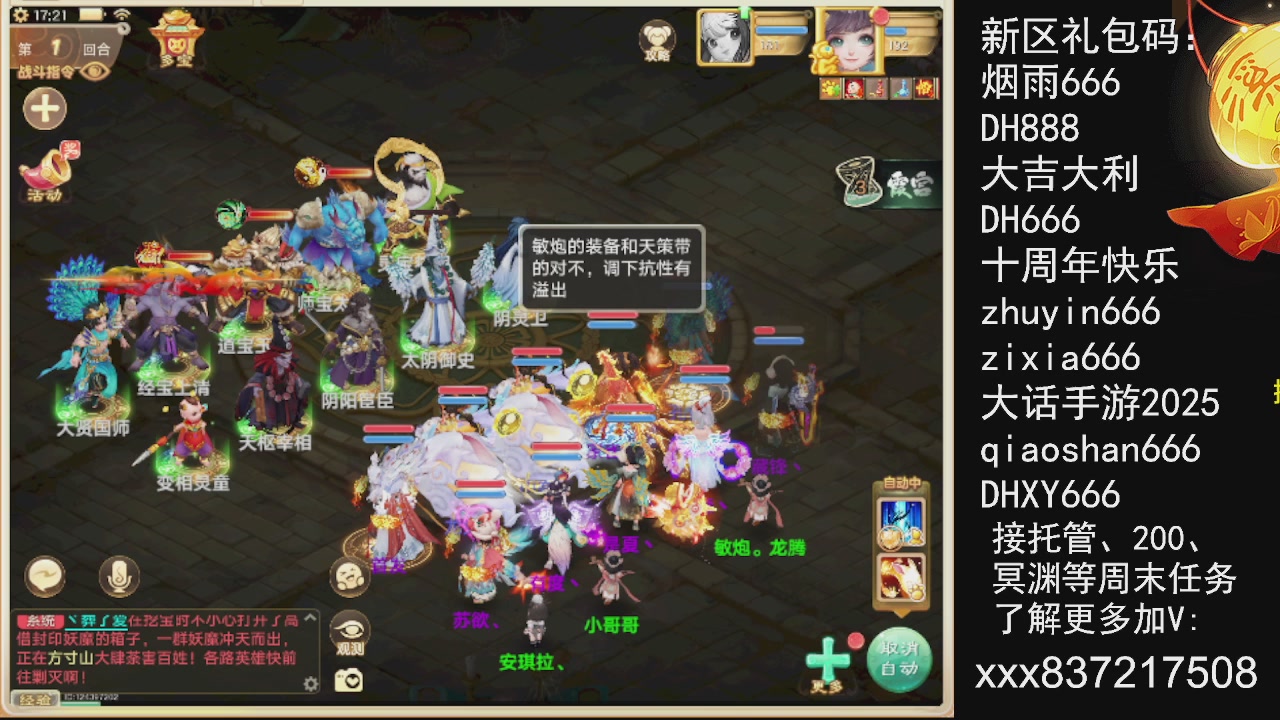The width and height of the screenshot is (1280, 720).
Task: Click the 系统 channel label in chat
Action: click(x=39, y=621)
